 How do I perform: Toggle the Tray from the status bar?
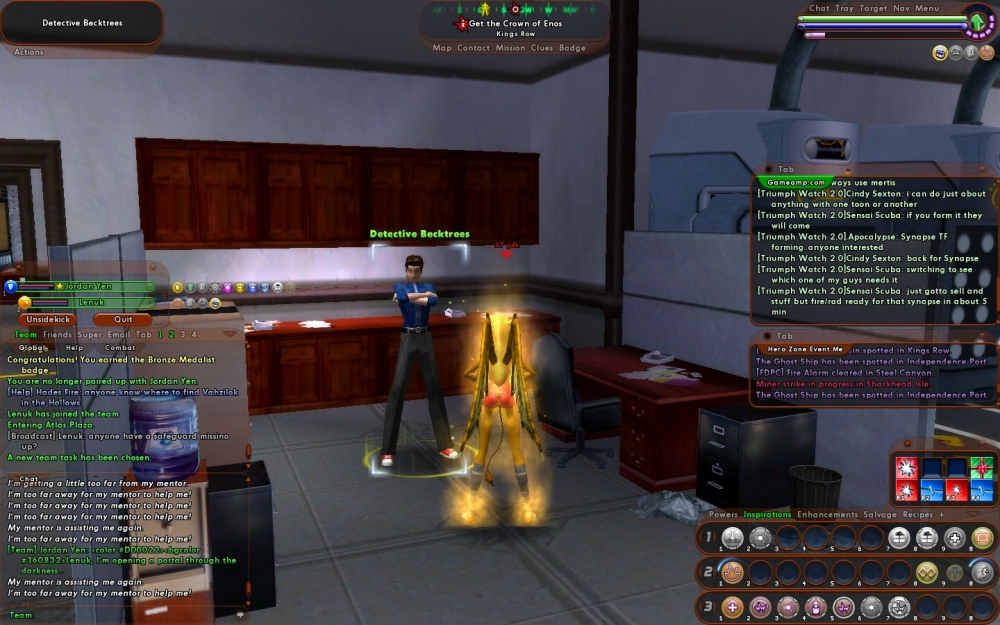(845, 8)
